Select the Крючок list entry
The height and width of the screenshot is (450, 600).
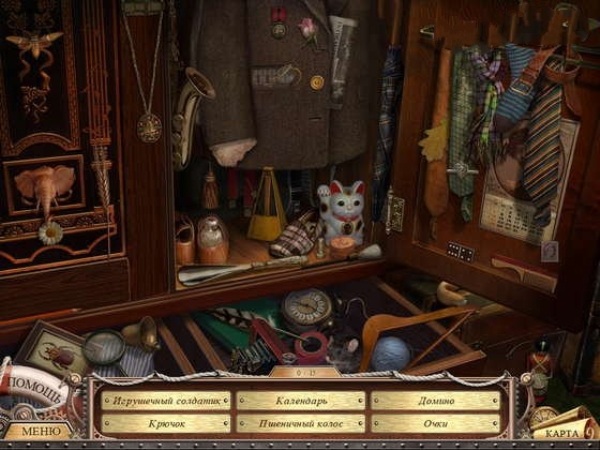click(165, 423)
